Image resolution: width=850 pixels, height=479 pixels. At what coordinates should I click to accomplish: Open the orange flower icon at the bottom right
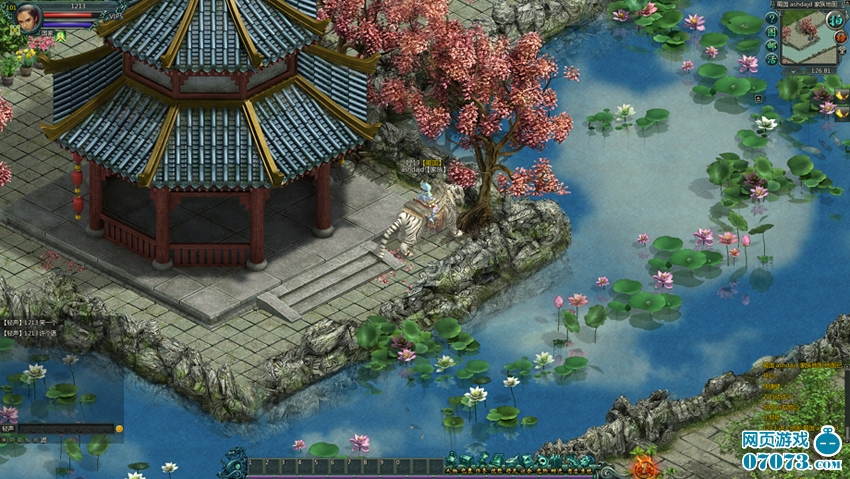[x=645, y=465]
